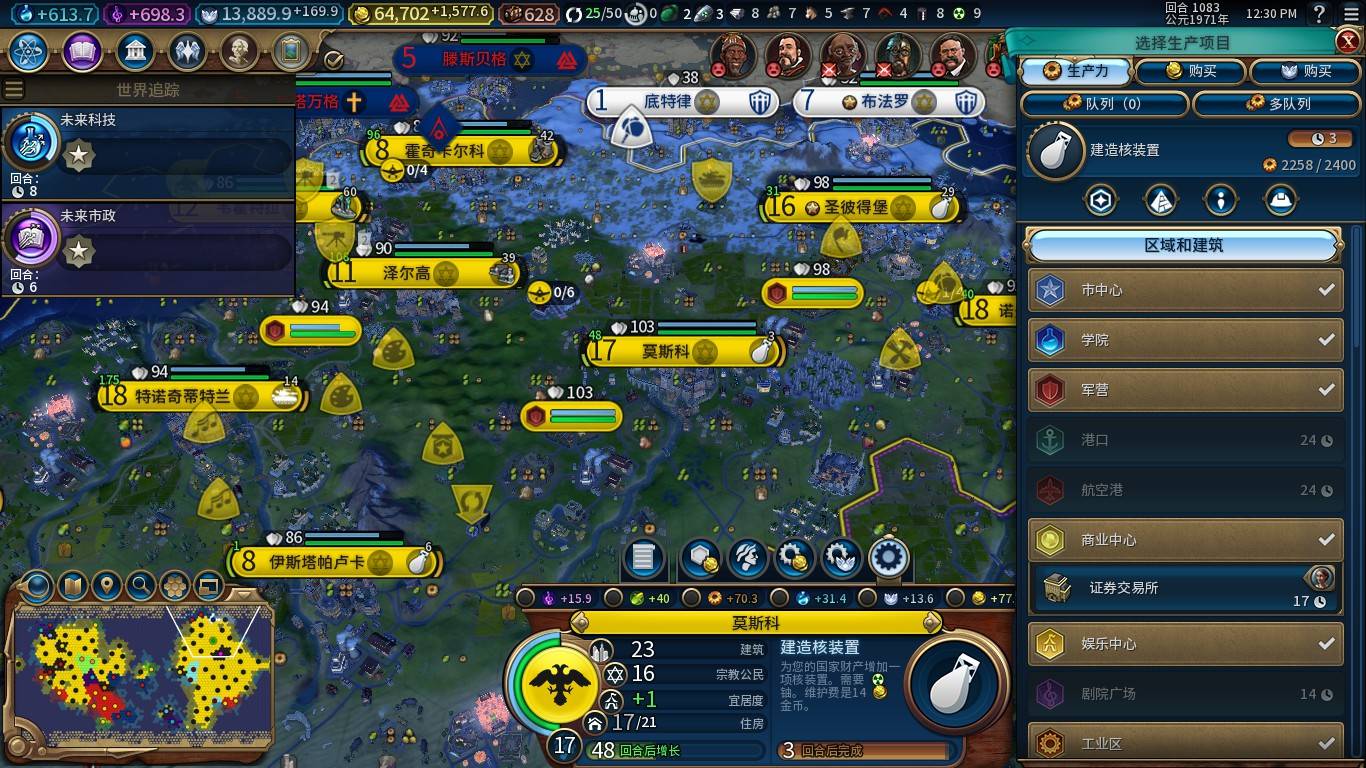The width and height of the screenshot is (1366, 768).
Task: Select the 圣彼得堡 city banner
Action: point(856,208)
